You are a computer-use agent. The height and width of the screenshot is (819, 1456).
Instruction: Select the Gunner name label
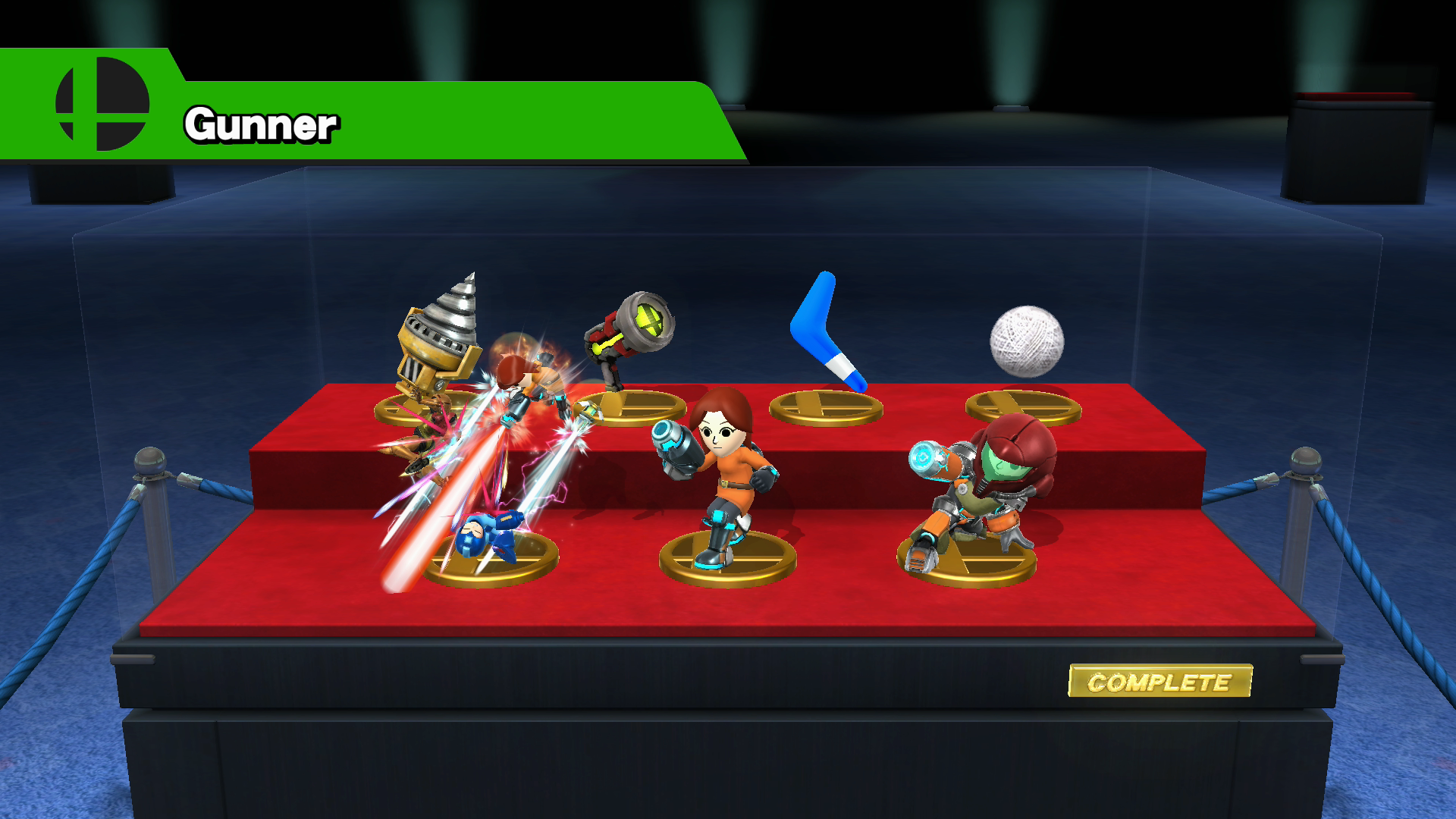(262, 125)
